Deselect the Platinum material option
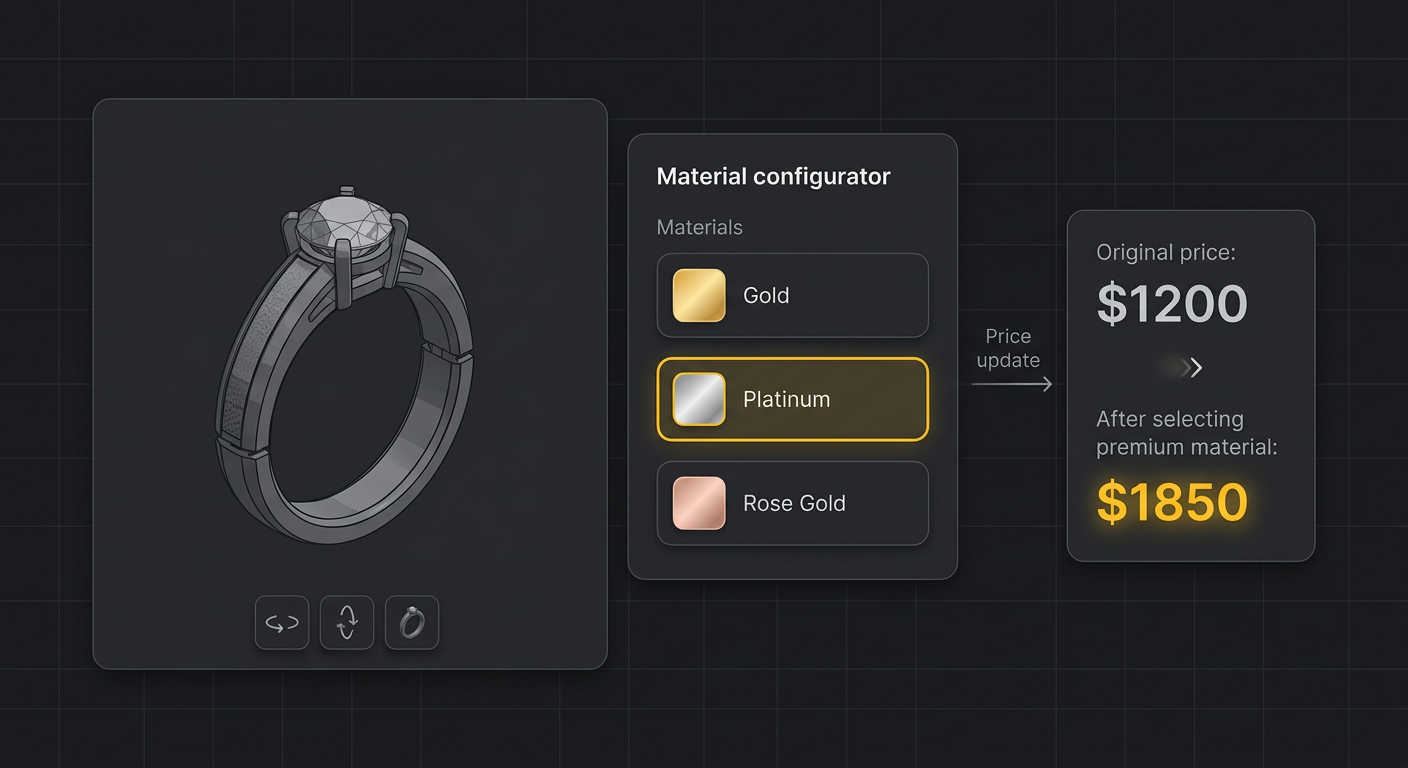The width and height of the screenshot is (1408, 768). 792,399
